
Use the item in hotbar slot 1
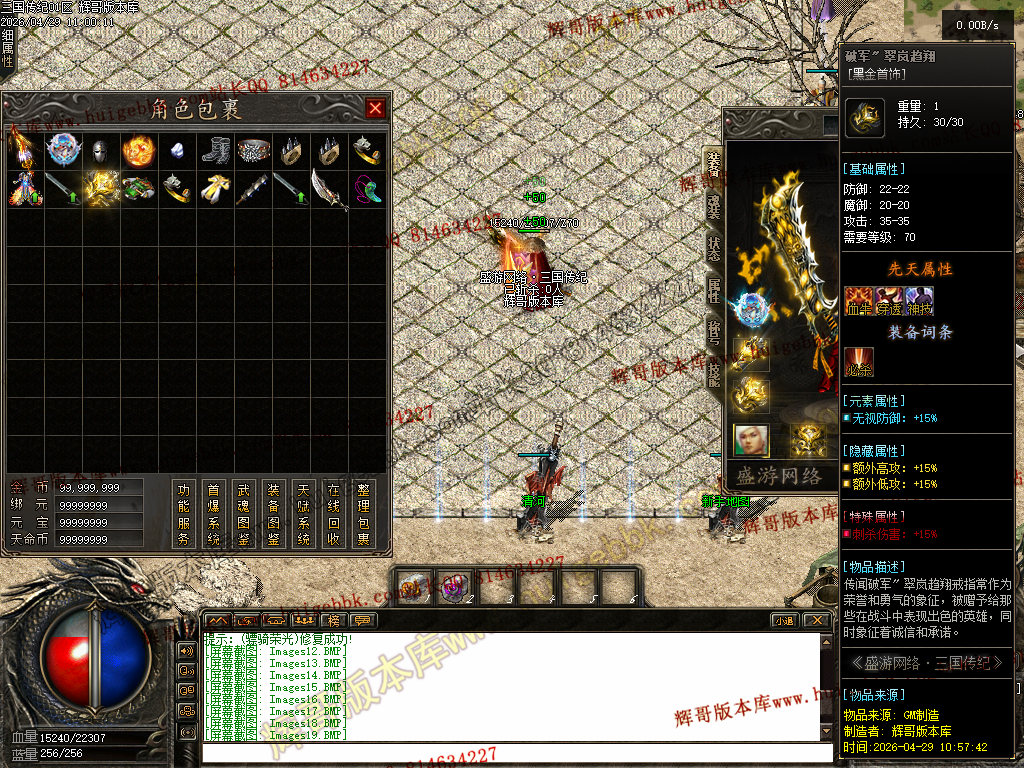coord(415,586)
